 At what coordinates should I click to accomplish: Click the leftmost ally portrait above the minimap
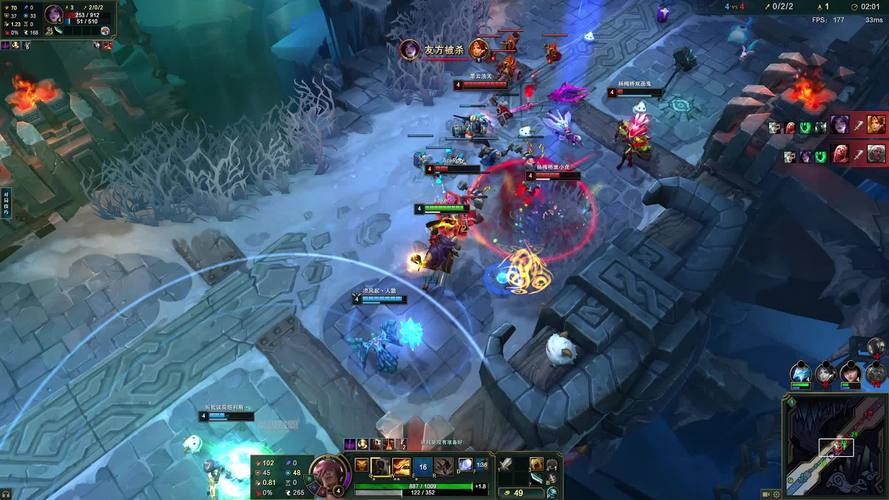point(801,374)
